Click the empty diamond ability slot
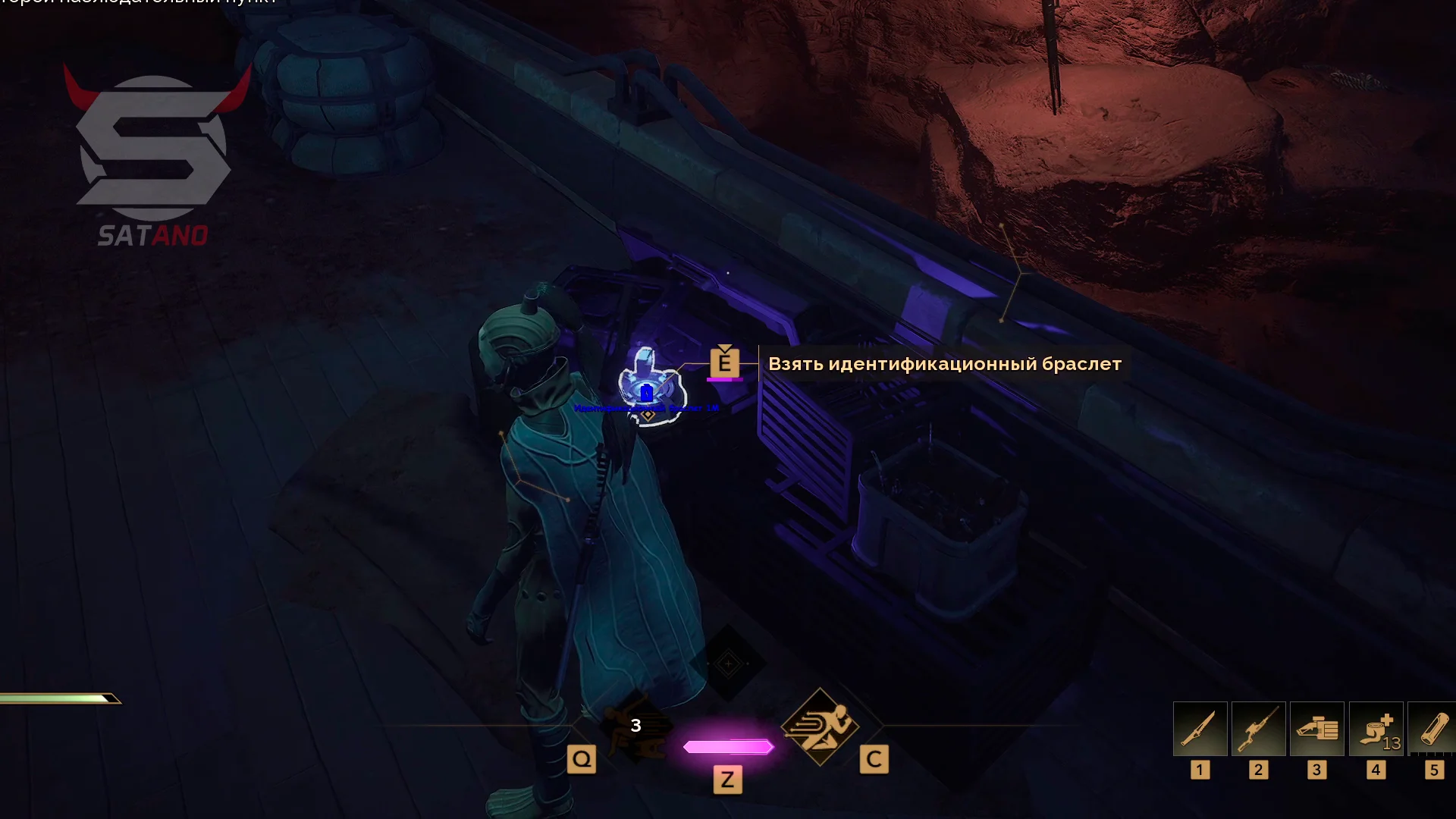The width and height of the screenshot is (1456, 819). (x=728, y=664)
